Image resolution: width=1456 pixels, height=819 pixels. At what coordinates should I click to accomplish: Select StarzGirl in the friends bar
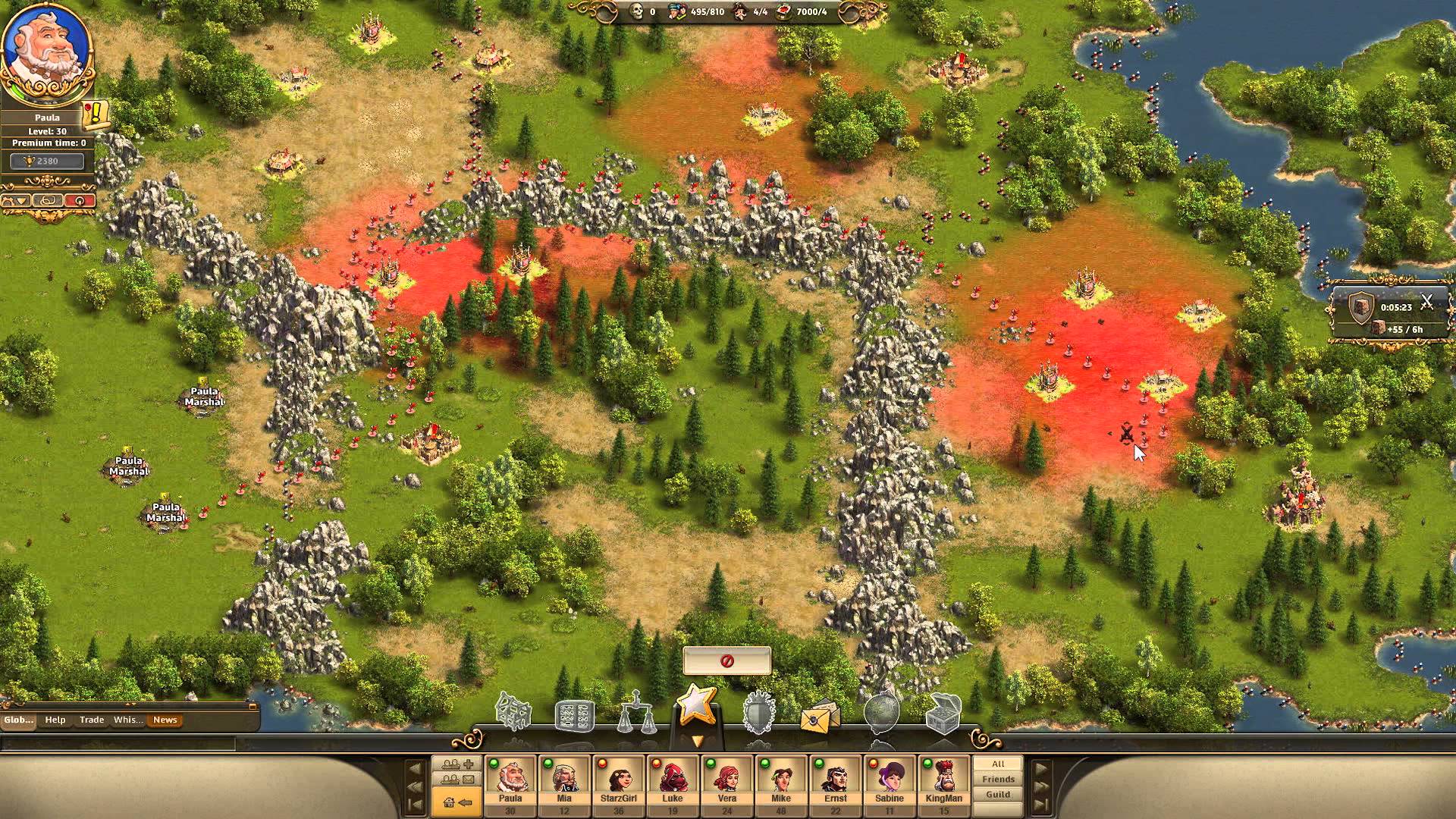tap(618, 780)
